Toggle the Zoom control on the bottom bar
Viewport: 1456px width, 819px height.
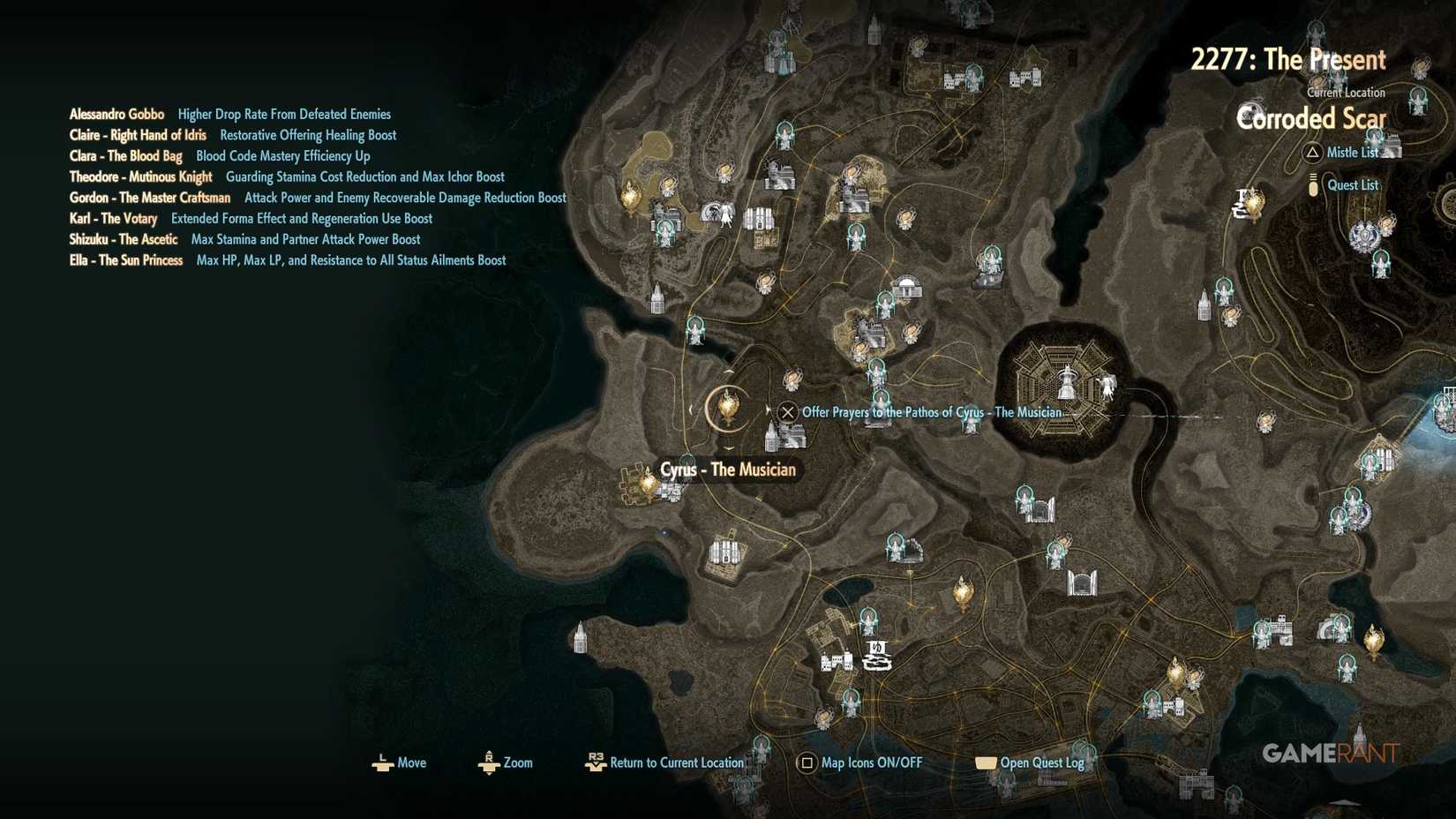(489, 763)
